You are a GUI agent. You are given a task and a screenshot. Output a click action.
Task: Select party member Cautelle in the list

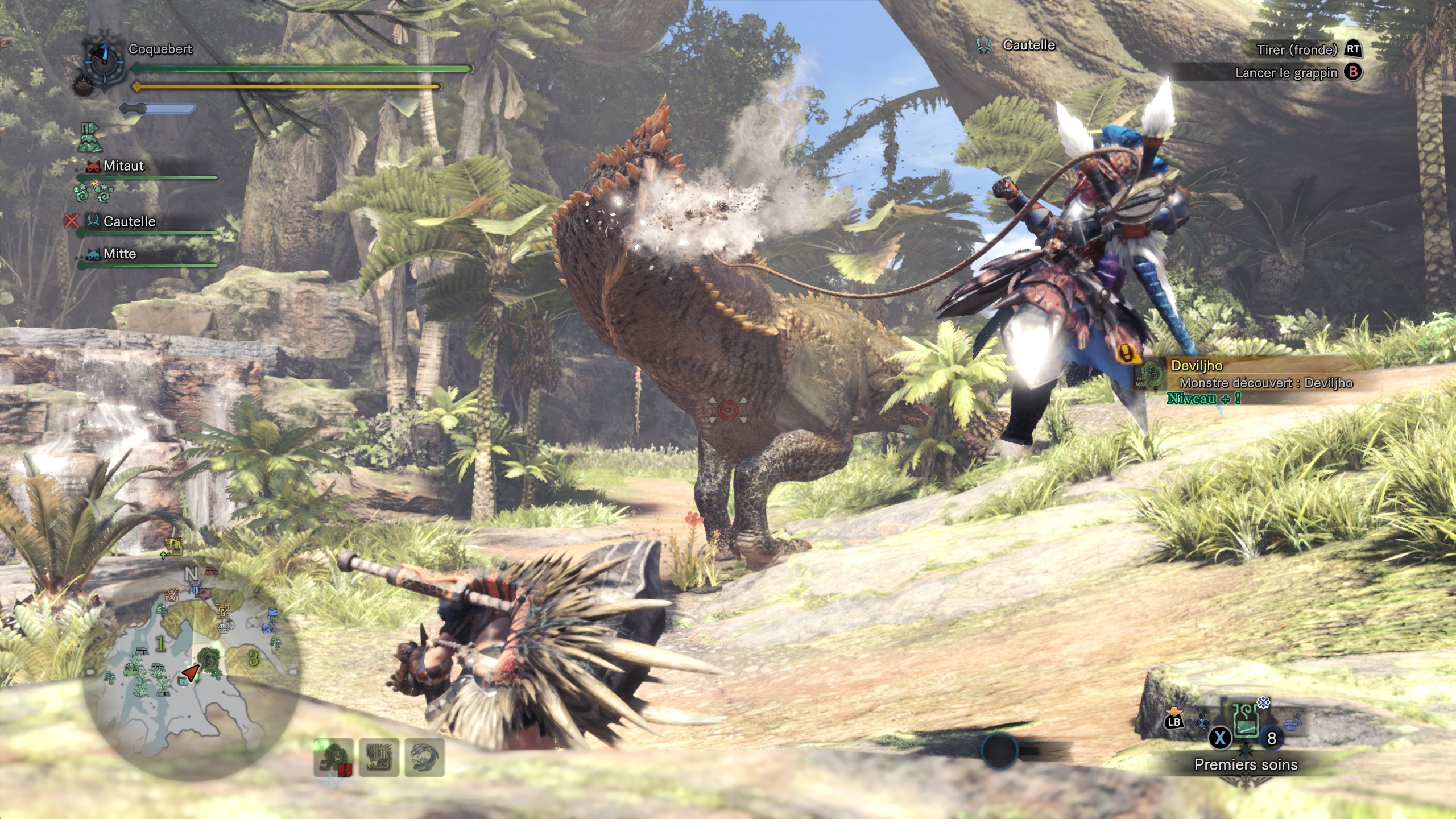129,221
